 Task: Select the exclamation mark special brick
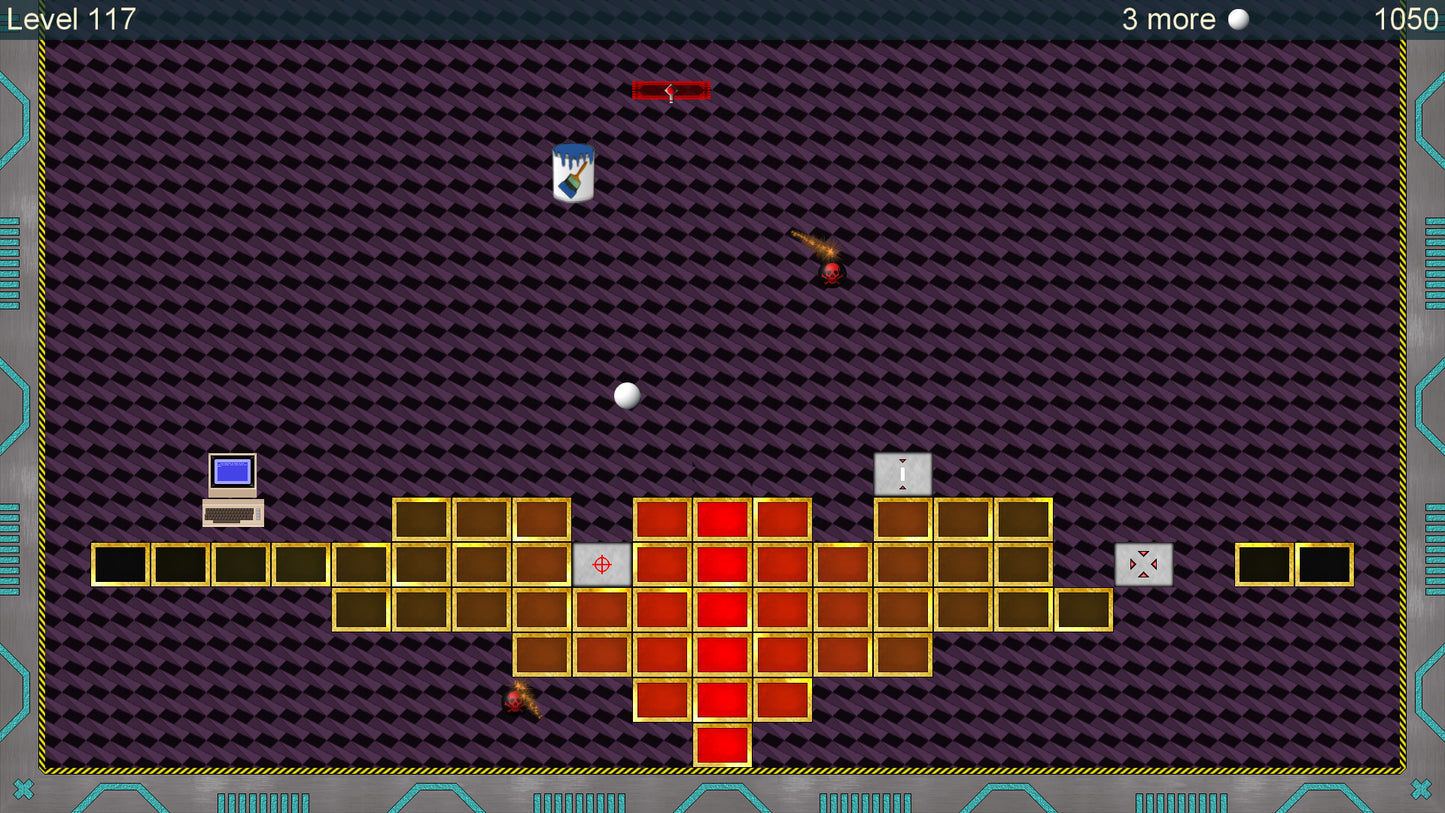[x=902, y=475]
